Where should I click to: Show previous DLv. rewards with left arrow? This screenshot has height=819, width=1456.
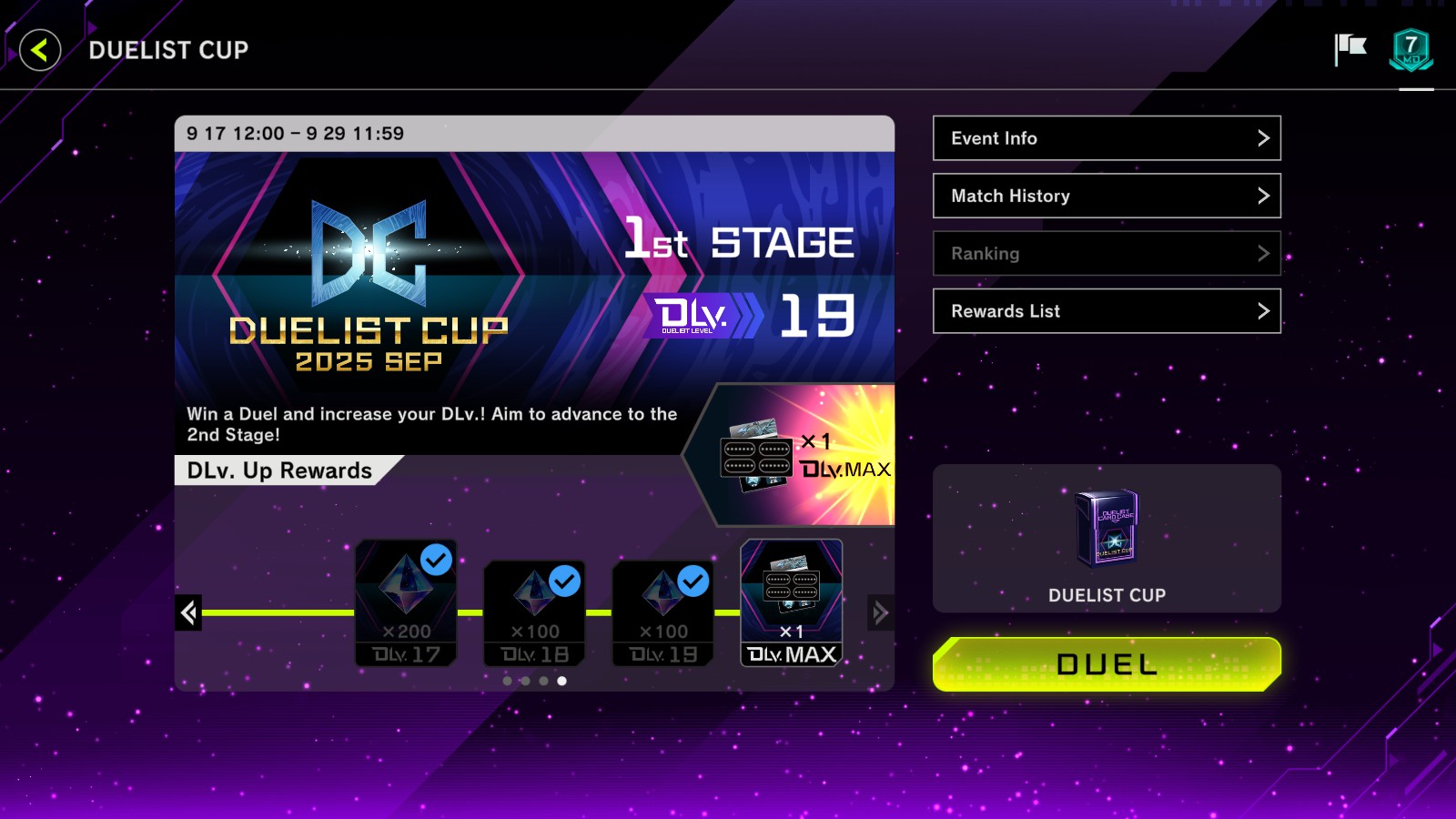(x=188, y=612)
